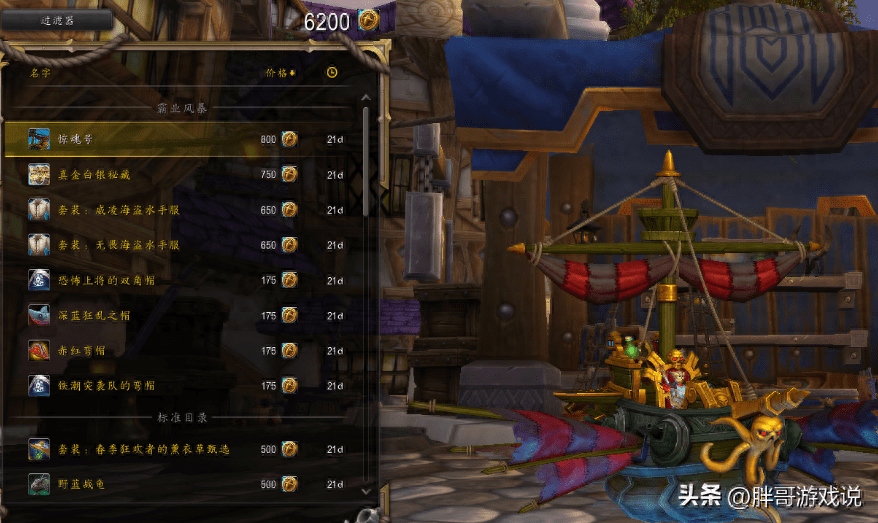Image resolution: width=878 pixels, height=523 pixels.
Task: Select 套装:威凌海盗水手服 entry
Action: tap(185, 210)
